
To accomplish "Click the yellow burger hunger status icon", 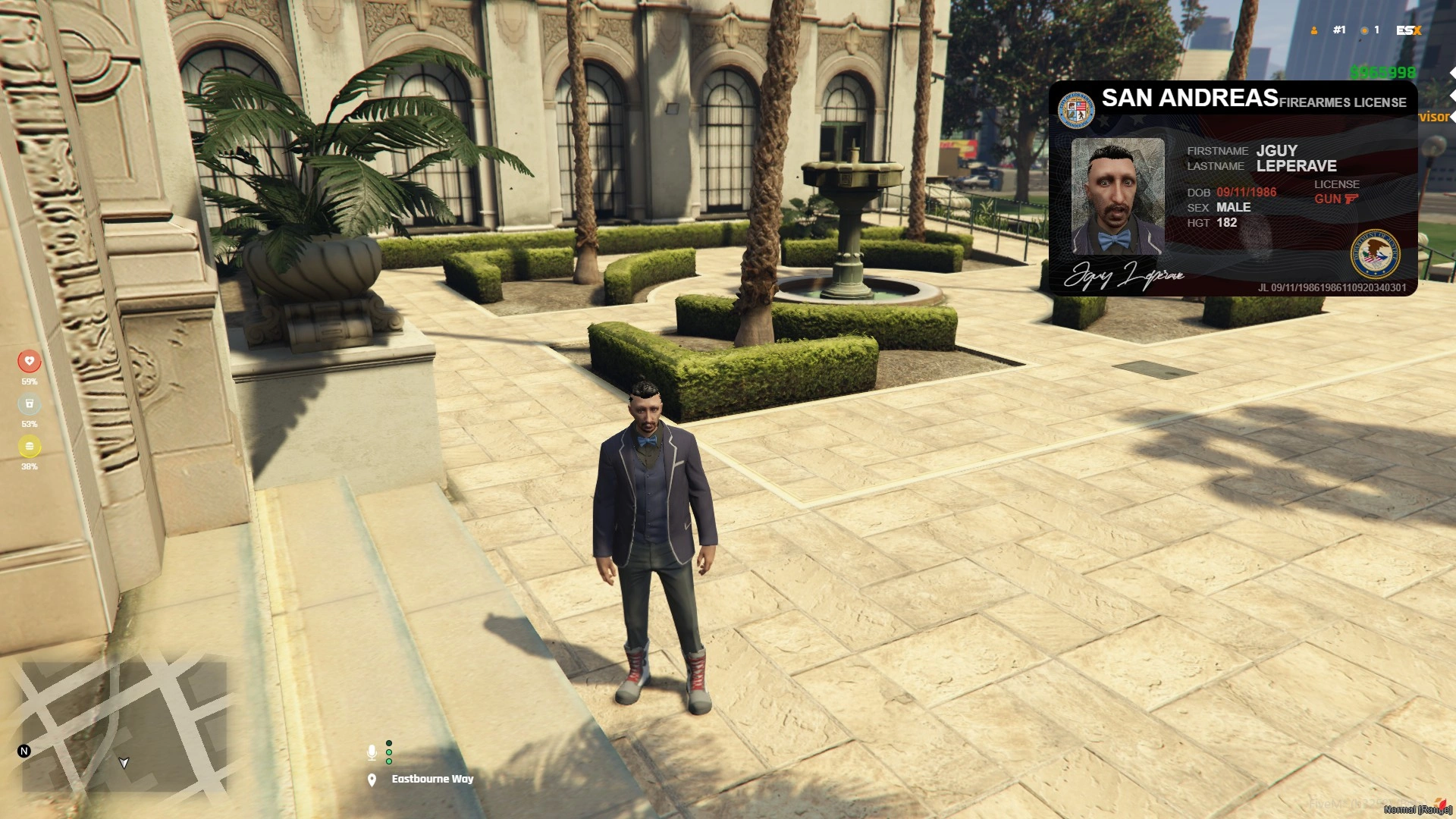I will tap(30, 446).
